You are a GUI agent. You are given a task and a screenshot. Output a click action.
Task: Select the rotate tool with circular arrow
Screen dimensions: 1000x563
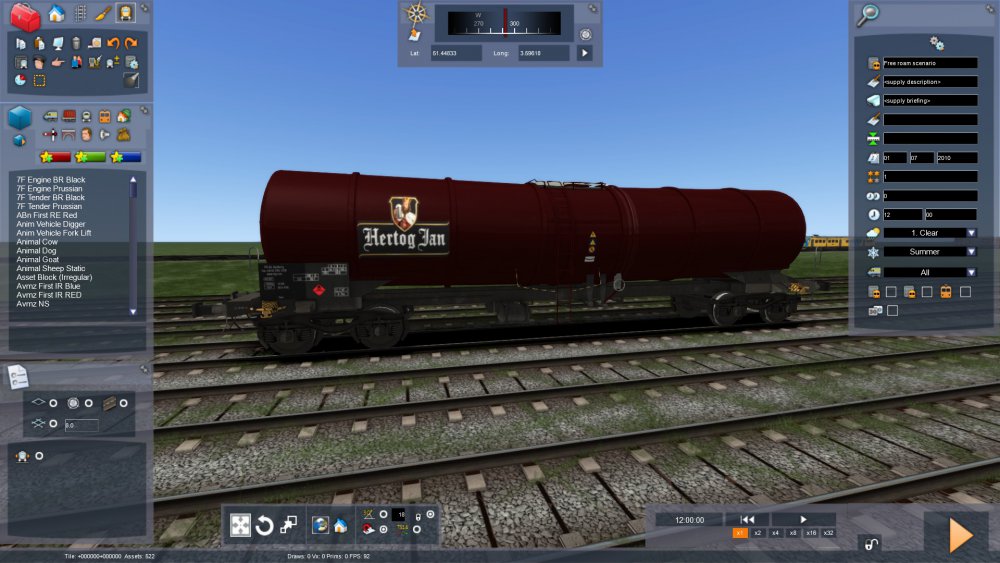click(x=265, y=525)
